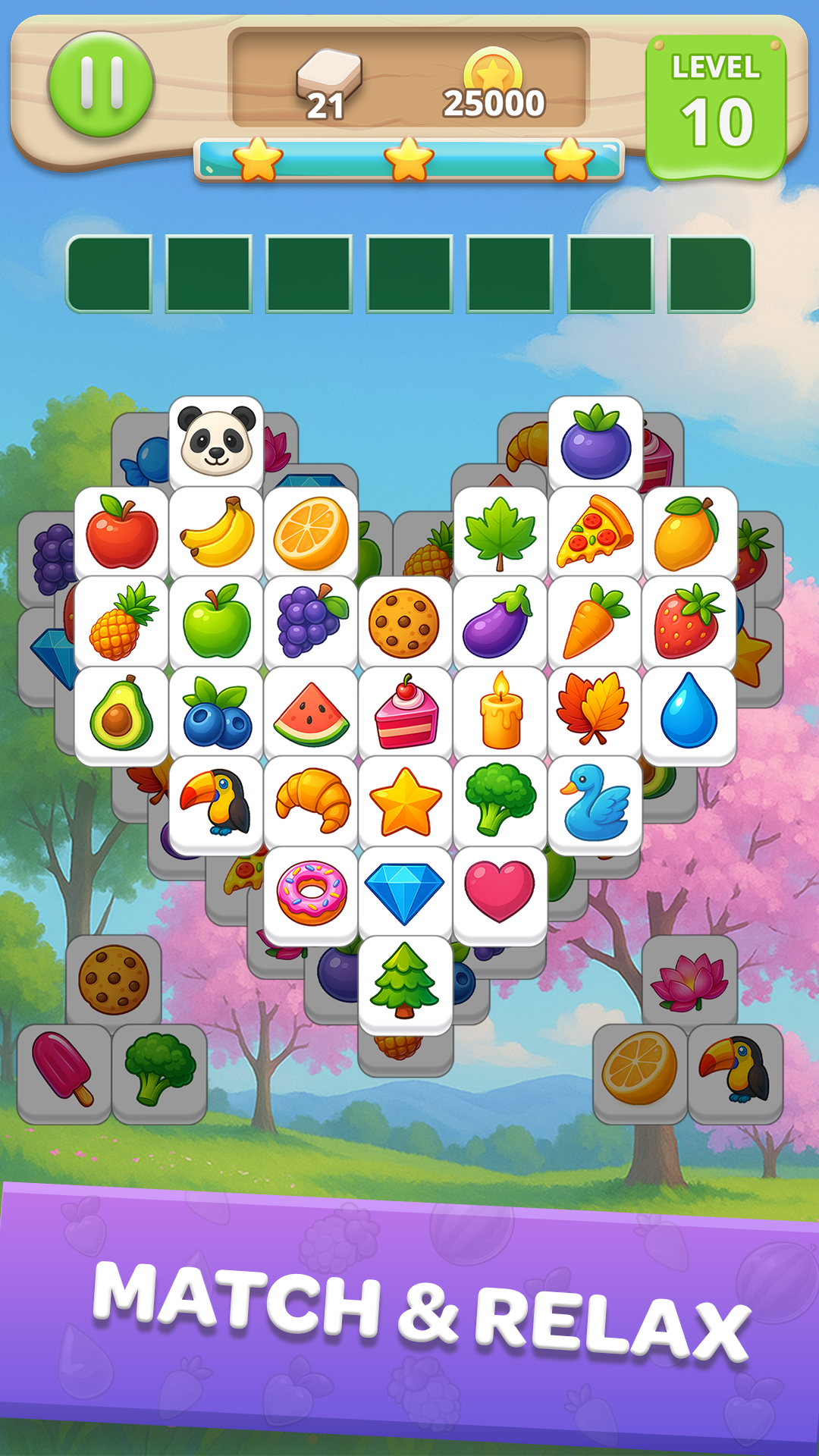Screen dimensions: 819x1456
Task: Select the panda tile
Action: click(216, 441)
